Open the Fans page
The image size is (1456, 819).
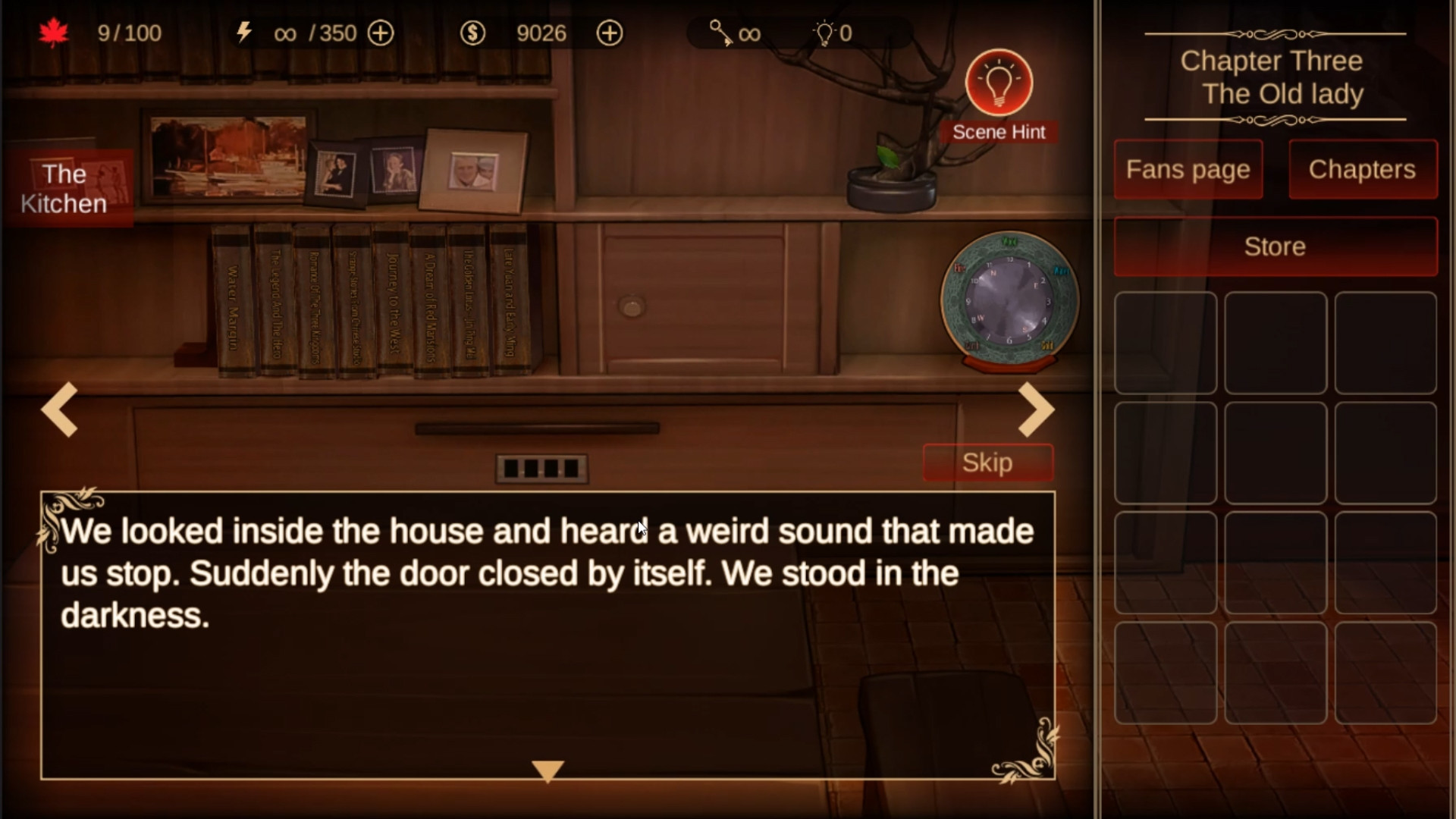(1188, 169)
